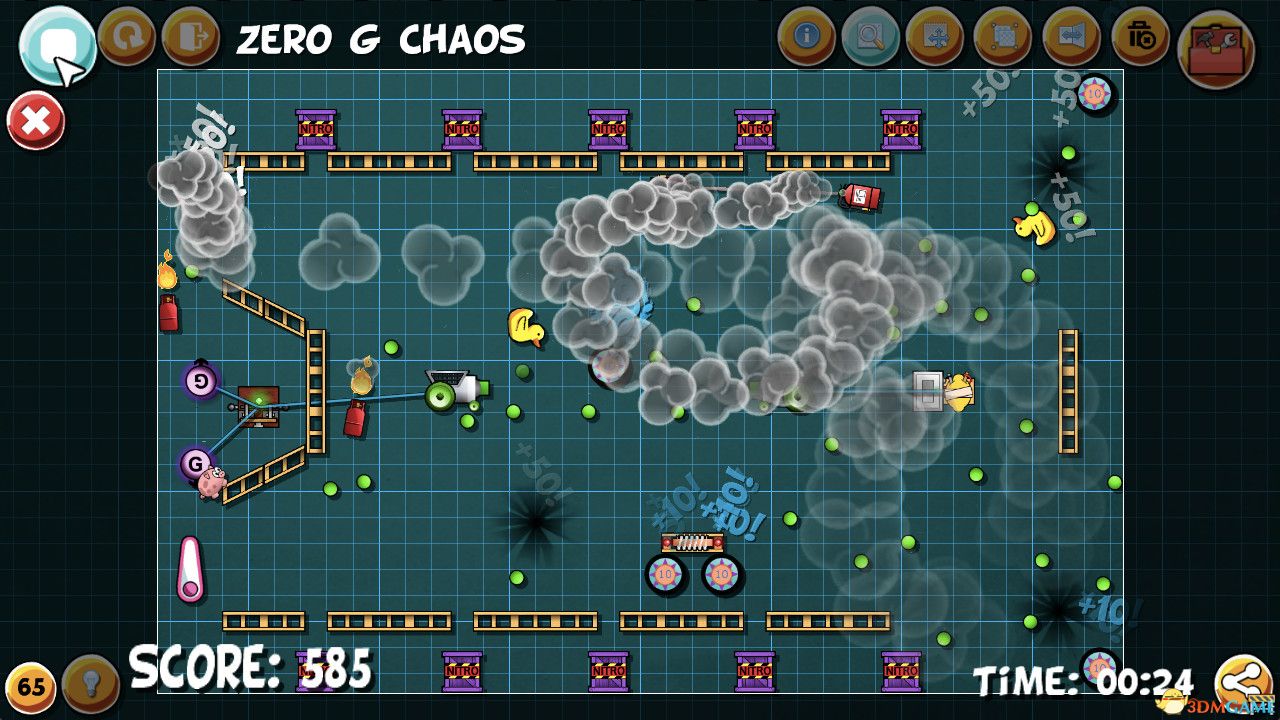Activate the magnifier zoom tool
The image size is (1280, 720).
click(x=869, y=36)
